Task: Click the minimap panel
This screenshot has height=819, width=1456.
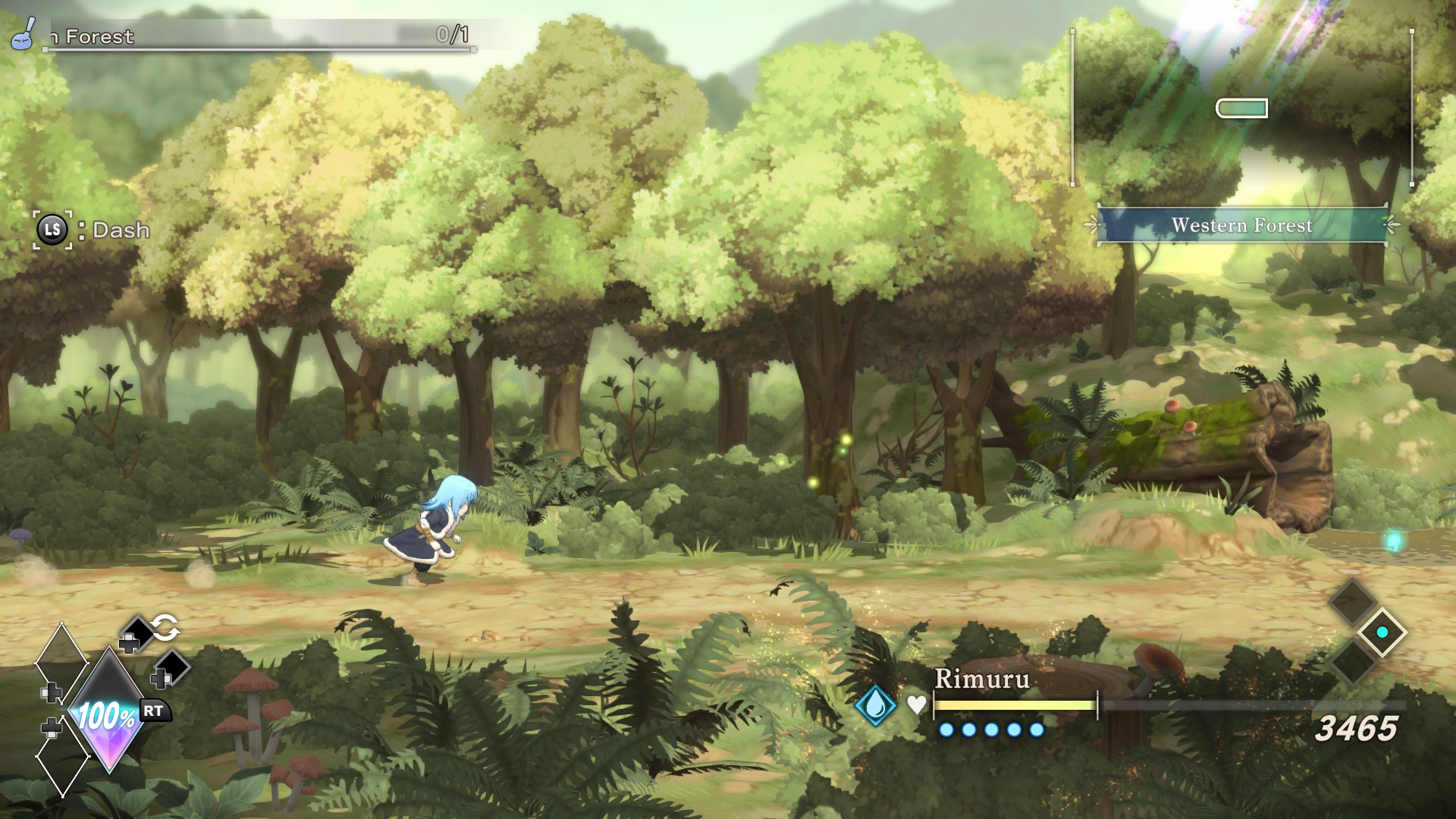Action: (x=1241, y=108)
